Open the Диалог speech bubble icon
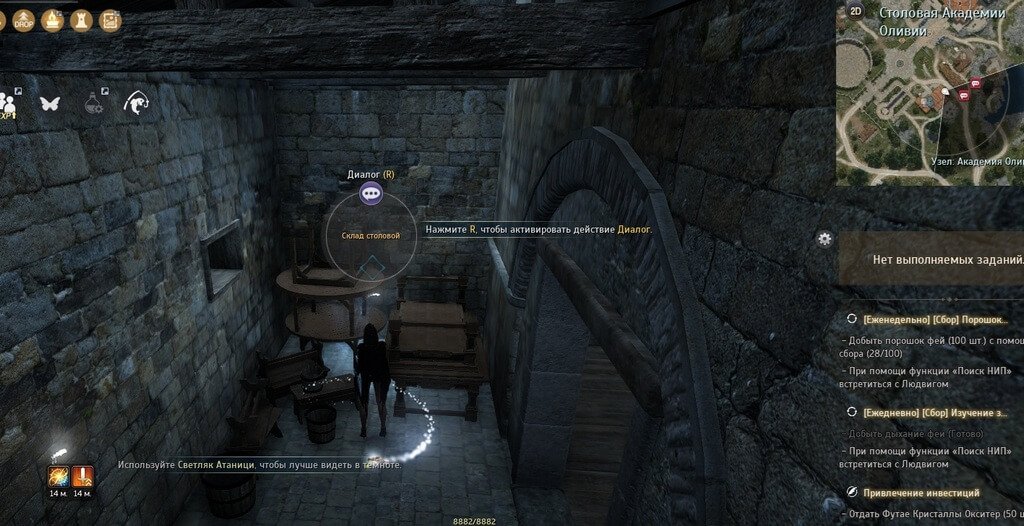 pos(371,192)
